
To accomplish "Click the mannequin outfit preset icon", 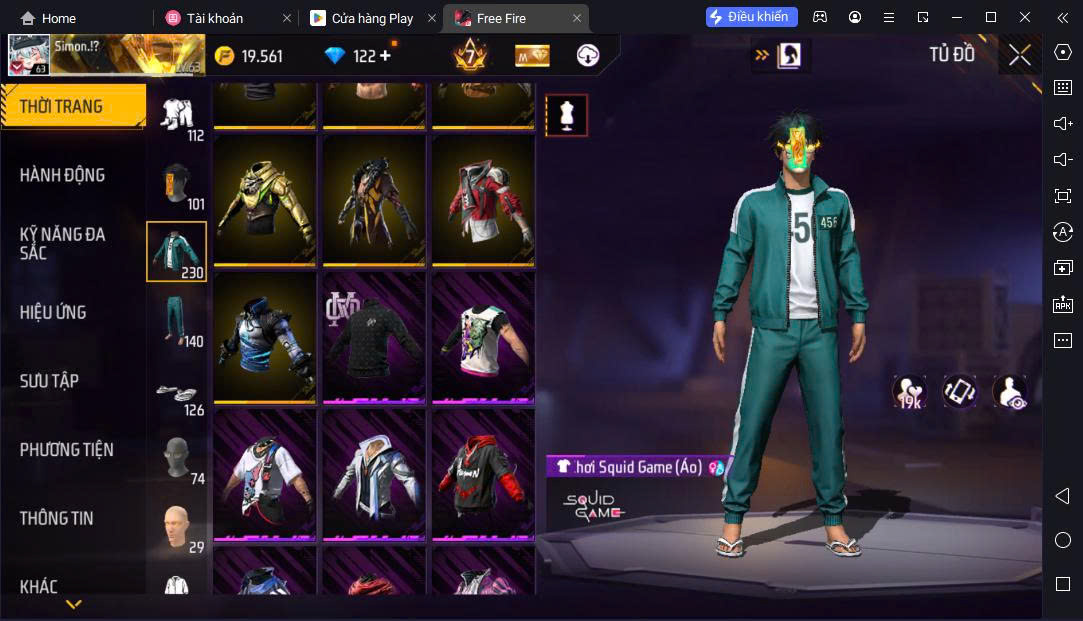I will tap(566, 116).
